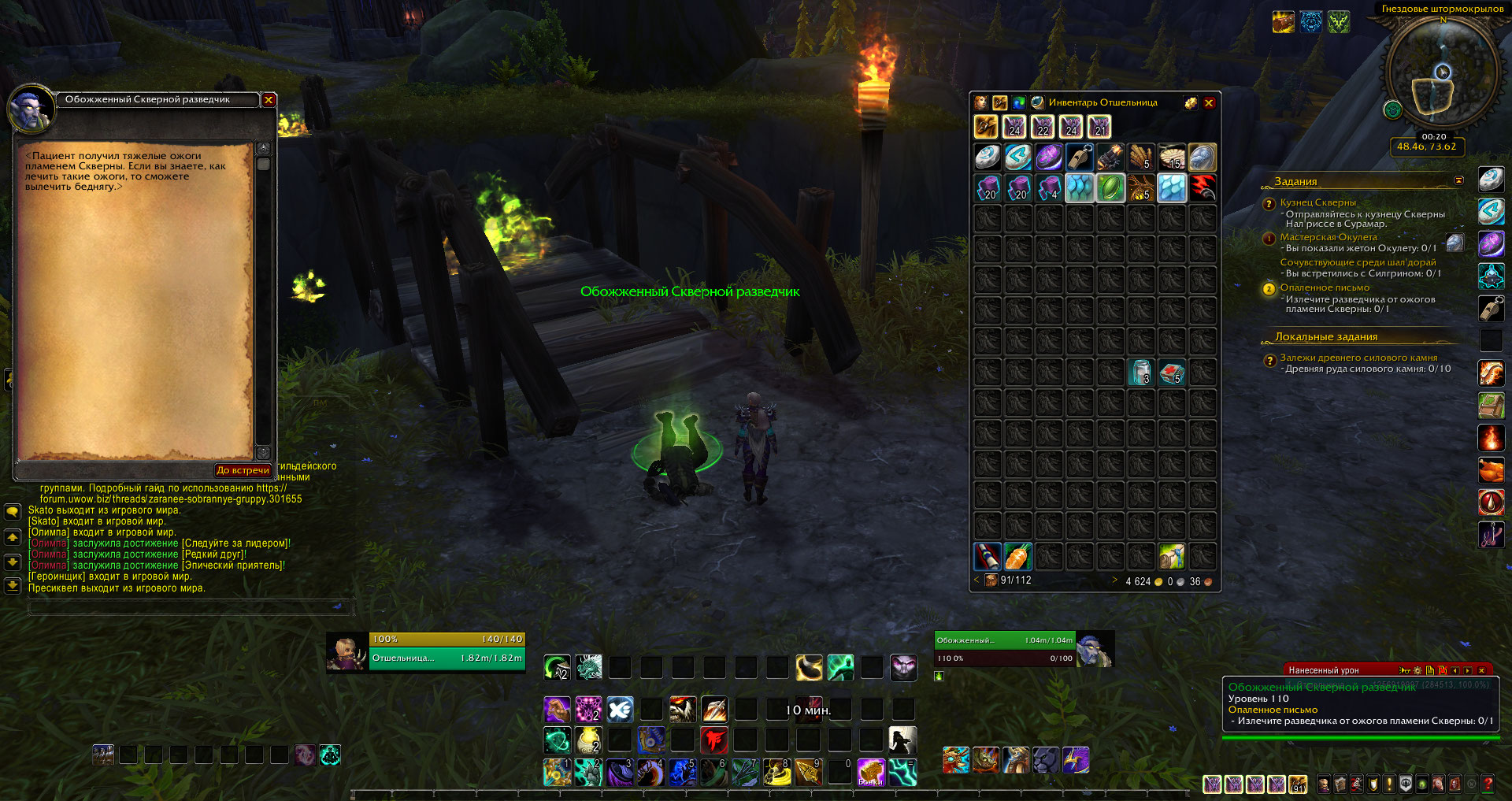1512x801 pixels.
Task: Click the "До встречи" goodbye button
Action: (x=243, y=470)
